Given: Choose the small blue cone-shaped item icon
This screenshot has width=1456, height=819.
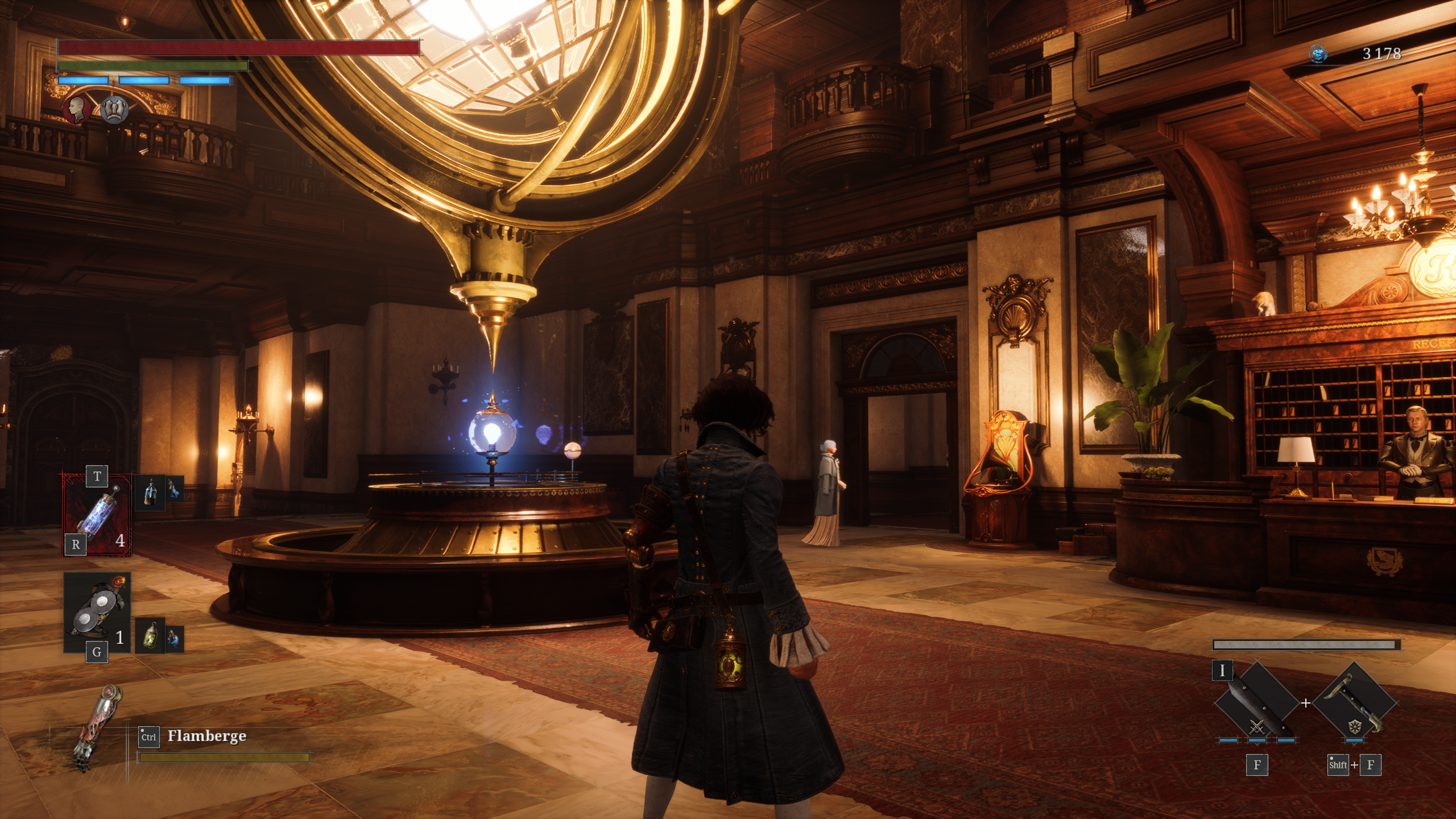Looking at the screenshot, I should click(175, 489).
